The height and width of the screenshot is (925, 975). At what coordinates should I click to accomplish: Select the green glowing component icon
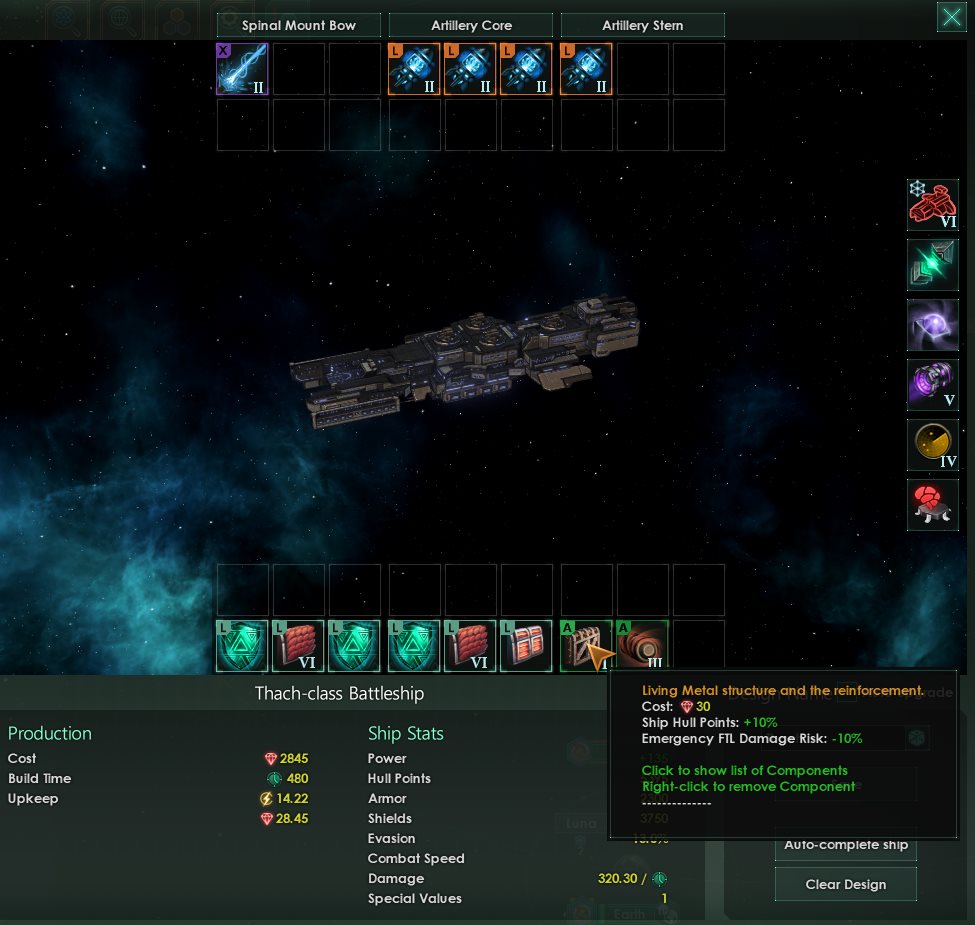coord(932,265)
